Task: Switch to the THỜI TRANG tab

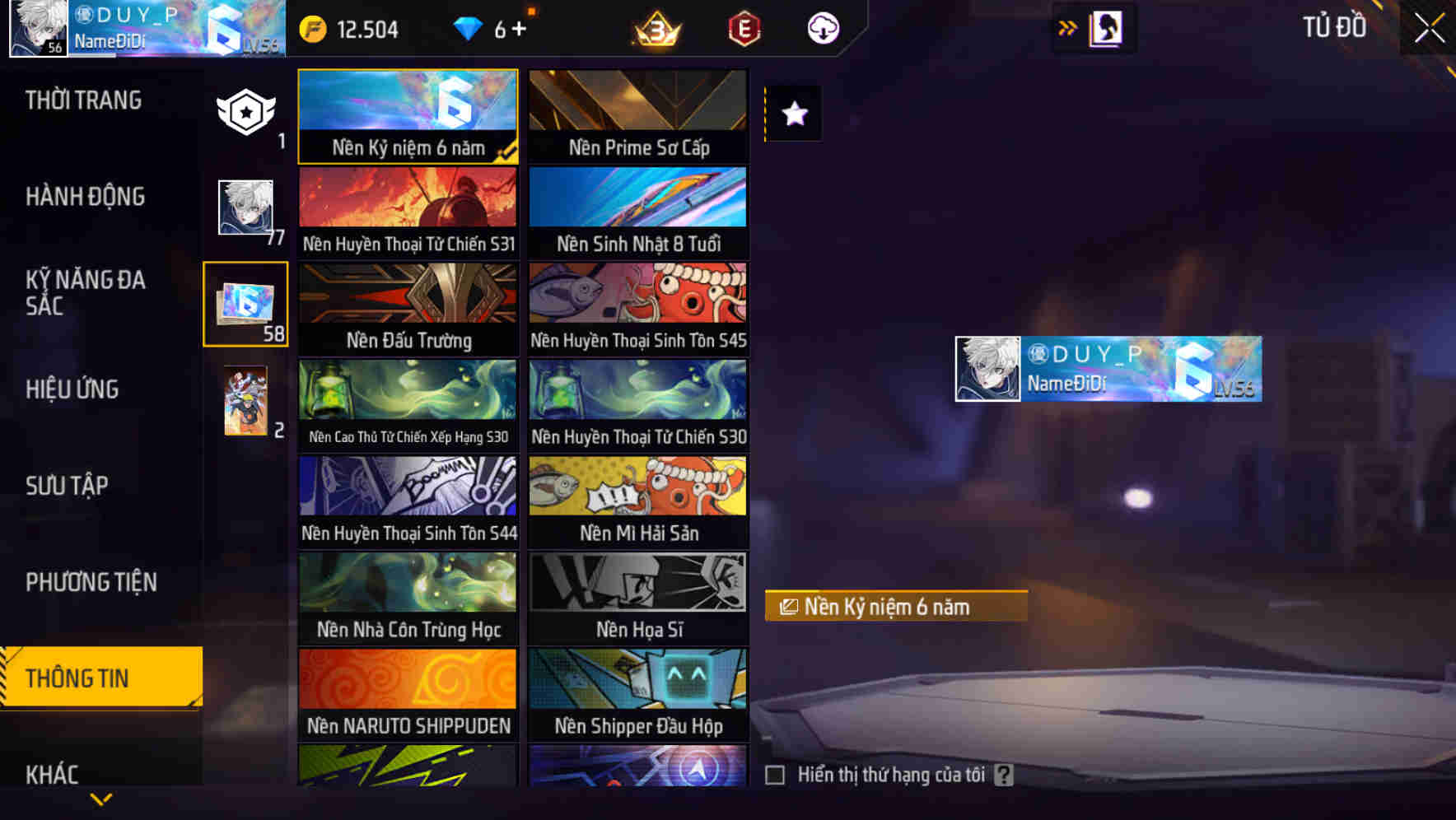Action: click(82, 99)
